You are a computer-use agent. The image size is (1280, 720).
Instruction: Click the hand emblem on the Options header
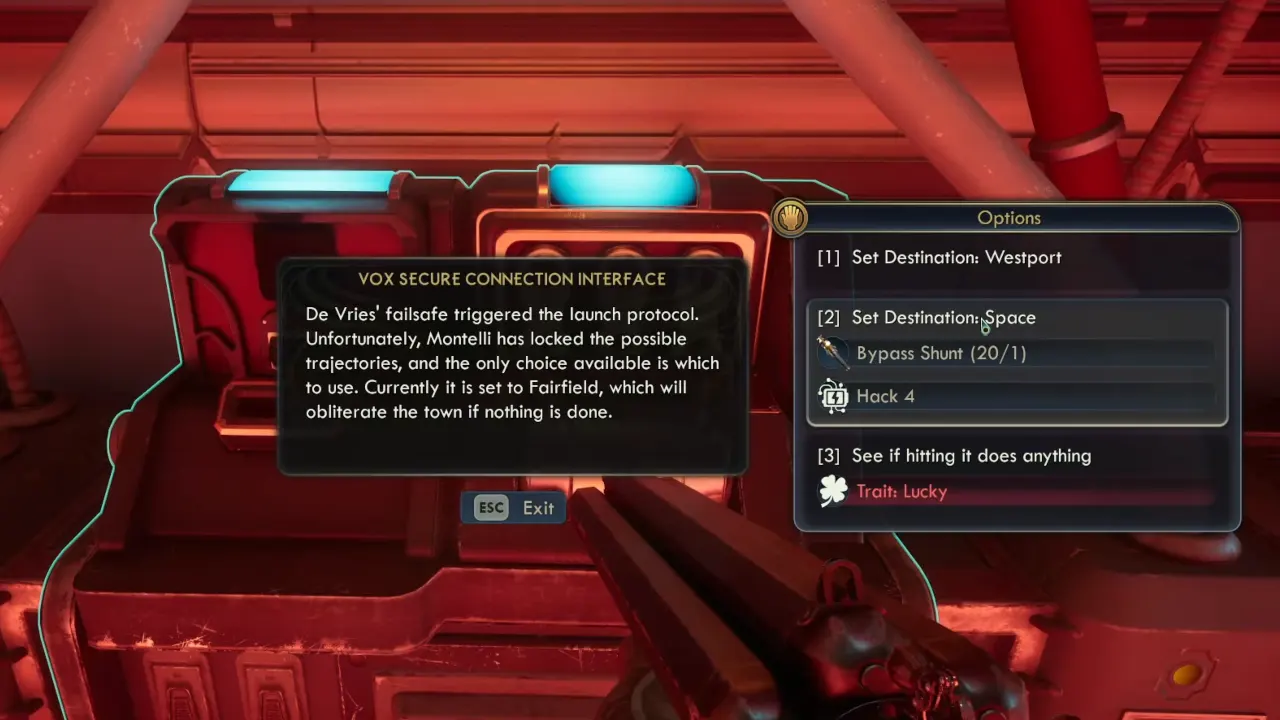pyautogui.click(x=791, y=217)
